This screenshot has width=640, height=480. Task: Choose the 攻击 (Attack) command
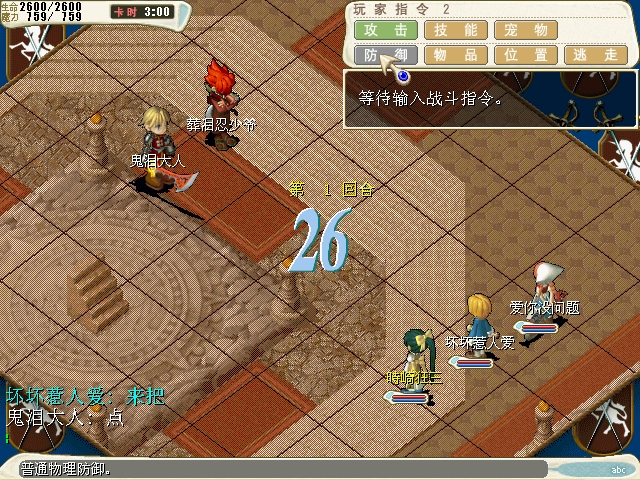pos(386,30)
